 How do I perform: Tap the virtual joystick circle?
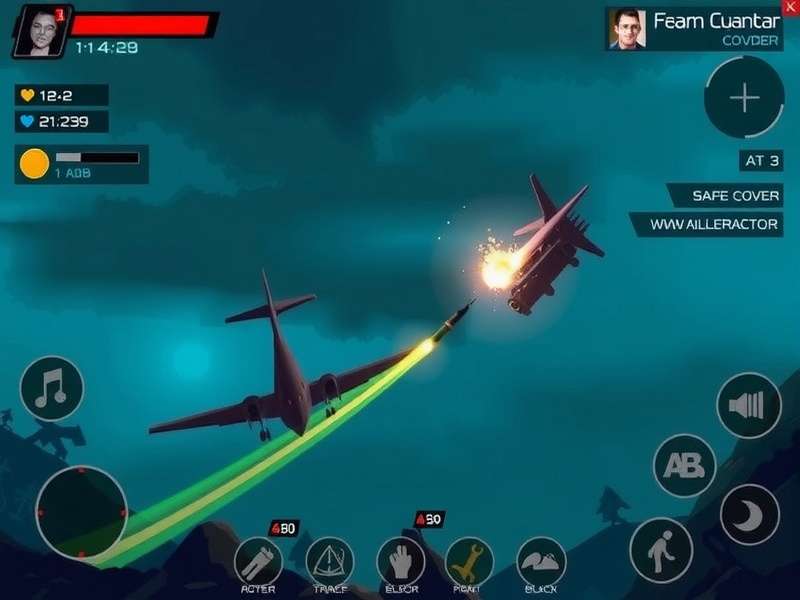pos(81,512)
